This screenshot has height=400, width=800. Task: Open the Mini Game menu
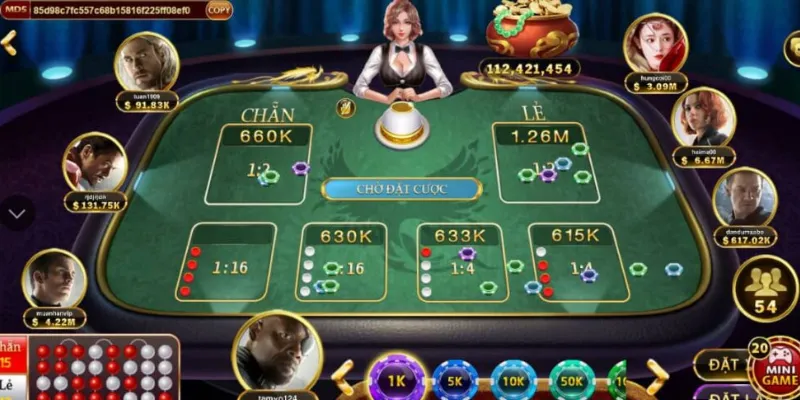(774, 366)
